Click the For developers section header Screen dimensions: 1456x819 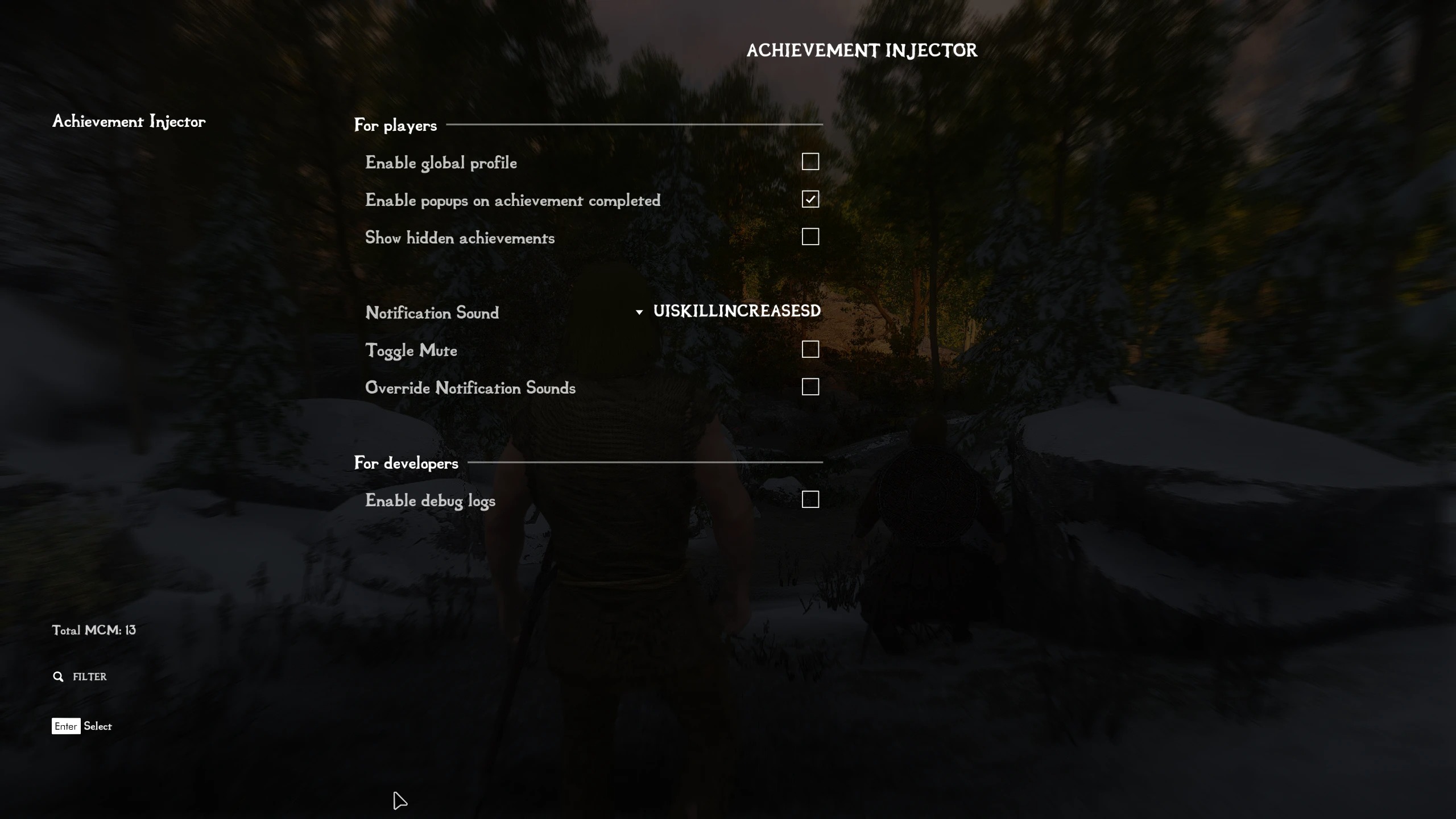tap(406, 462)
